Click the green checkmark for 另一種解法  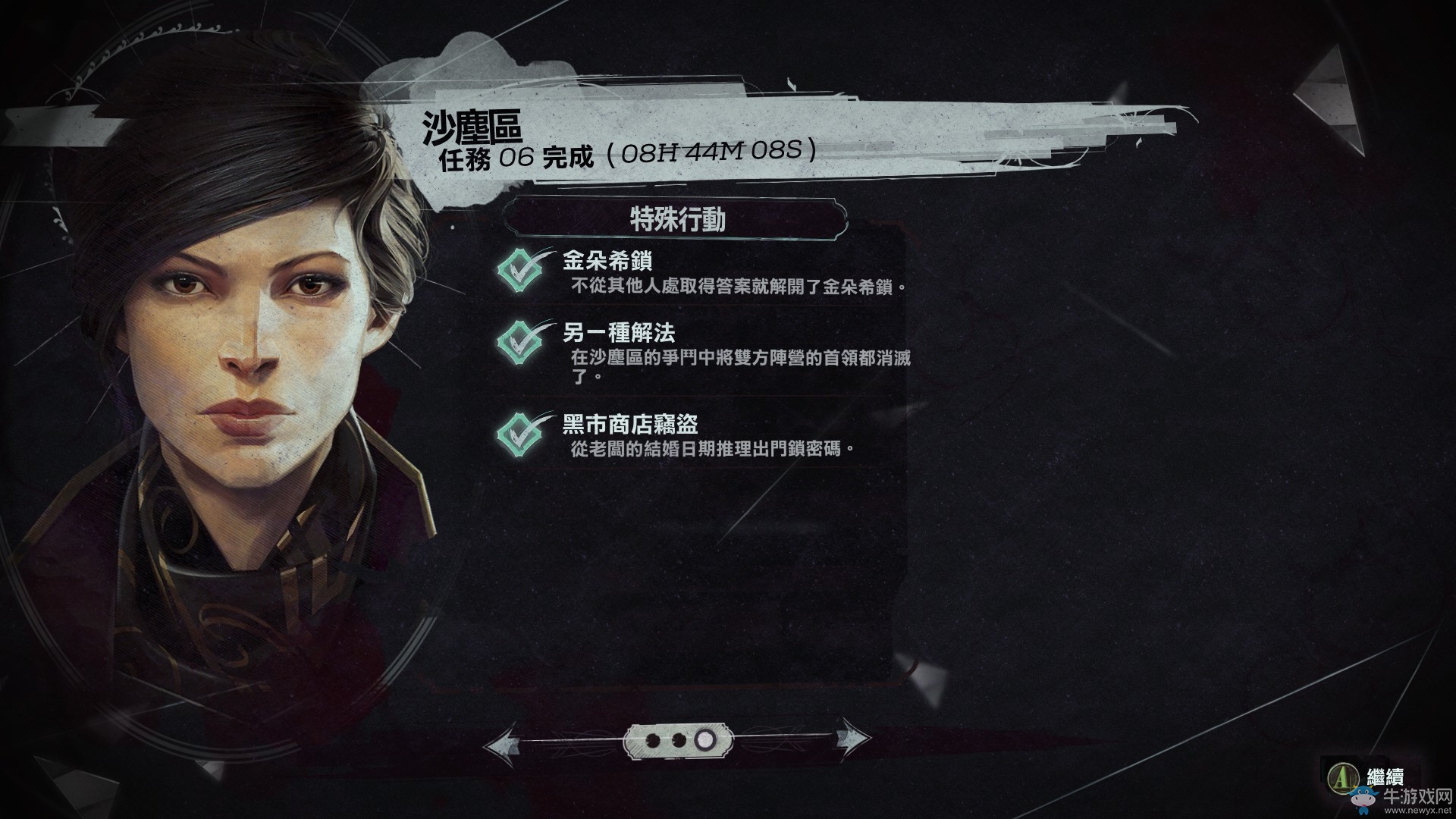[x=522, y=340]
